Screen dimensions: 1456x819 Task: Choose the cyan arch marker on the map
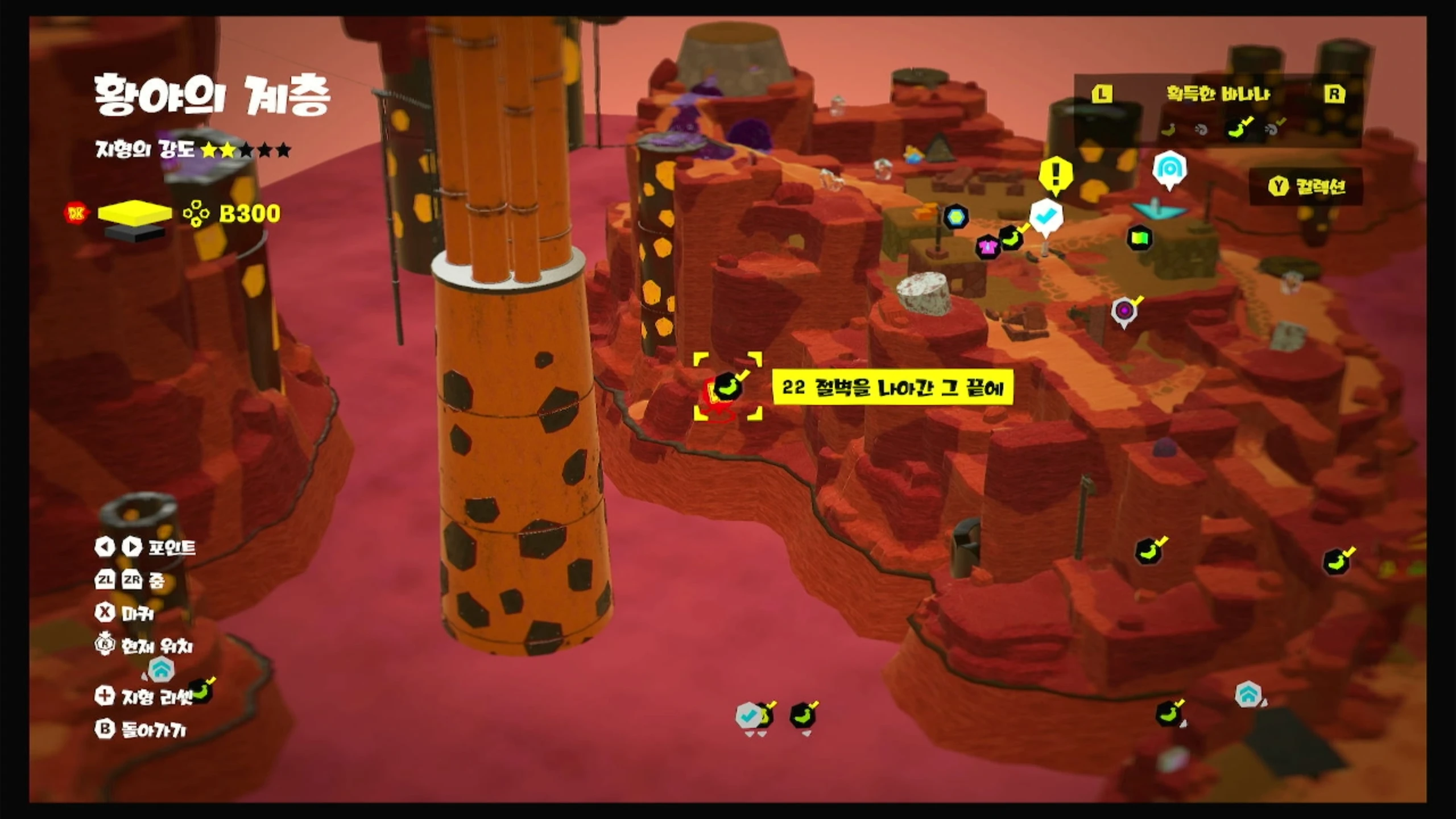(x=1169, y=169)
